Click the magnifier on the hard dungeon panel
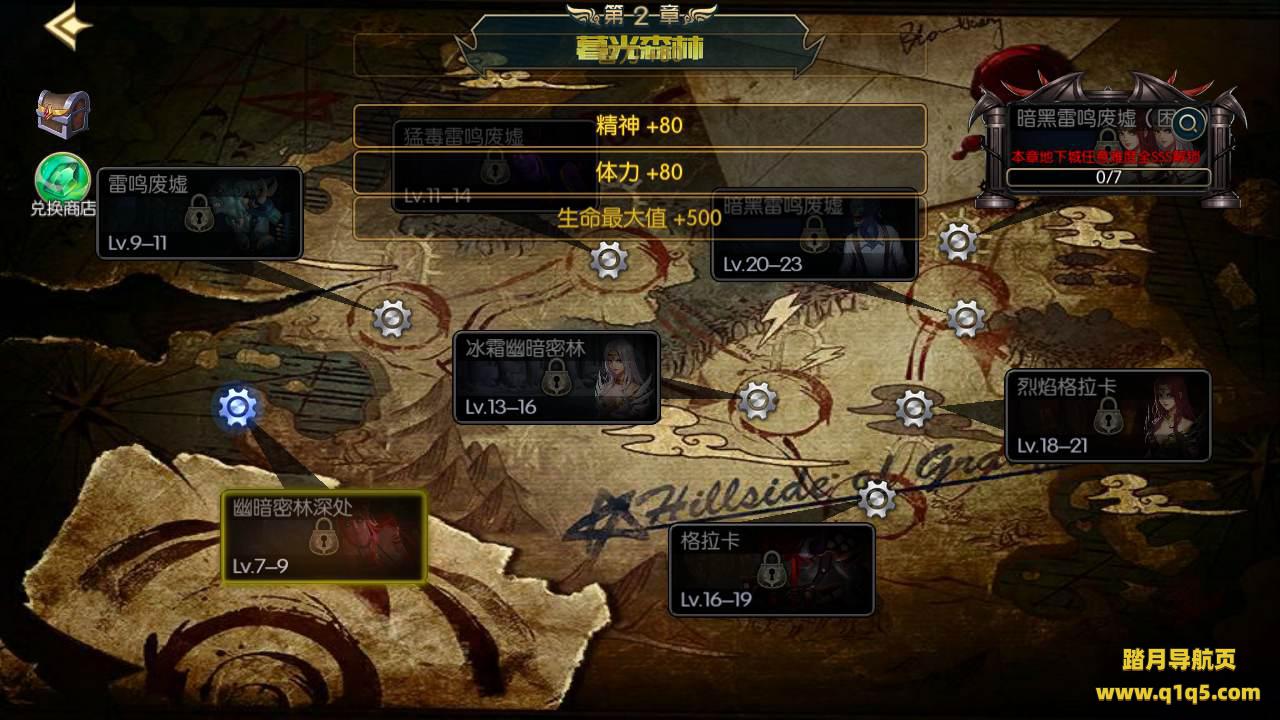1280x720 pixels. point(1190,123)
